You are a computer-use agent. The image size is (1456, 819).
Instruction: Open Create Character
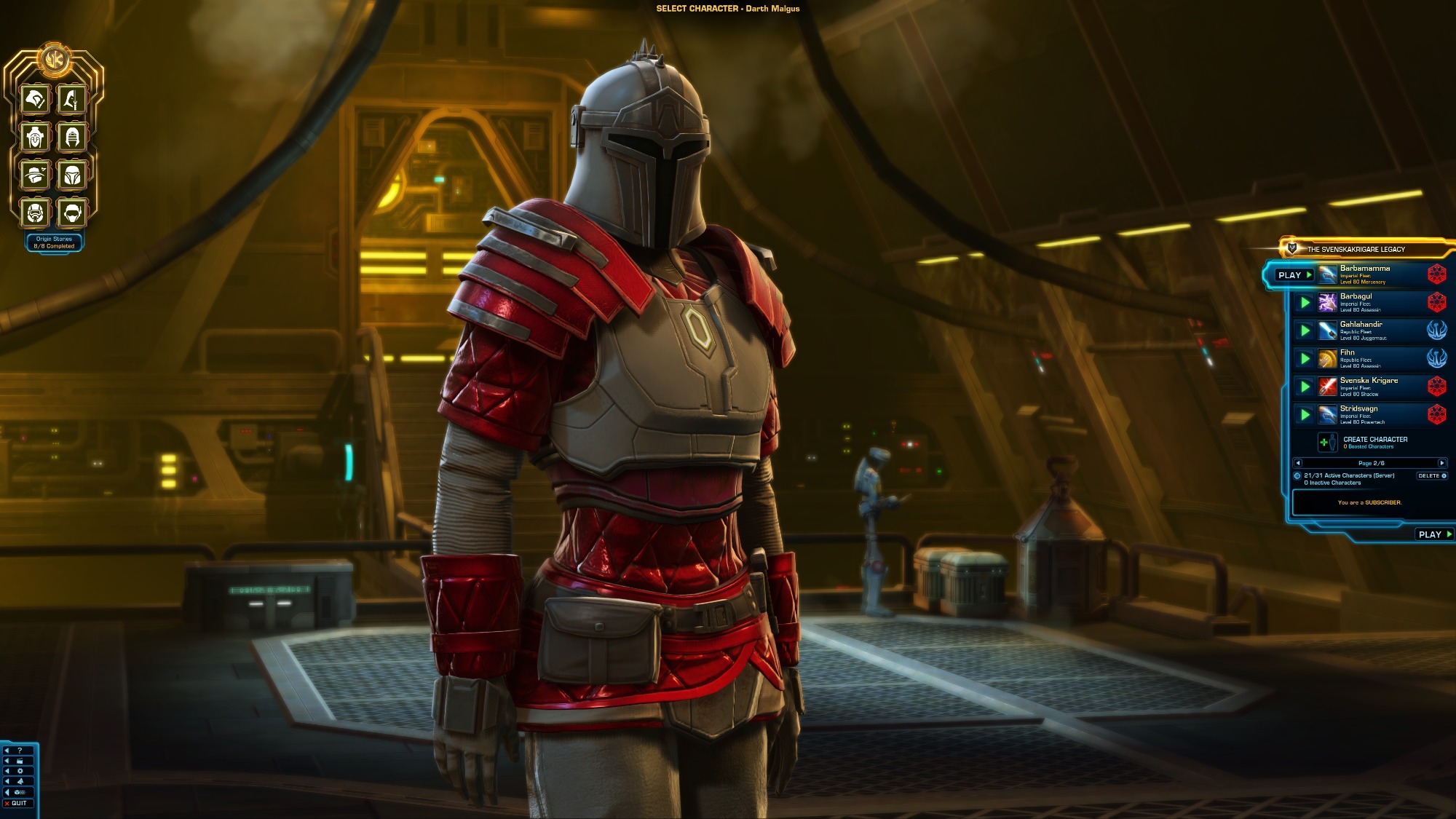click(x=1374, y=442)
